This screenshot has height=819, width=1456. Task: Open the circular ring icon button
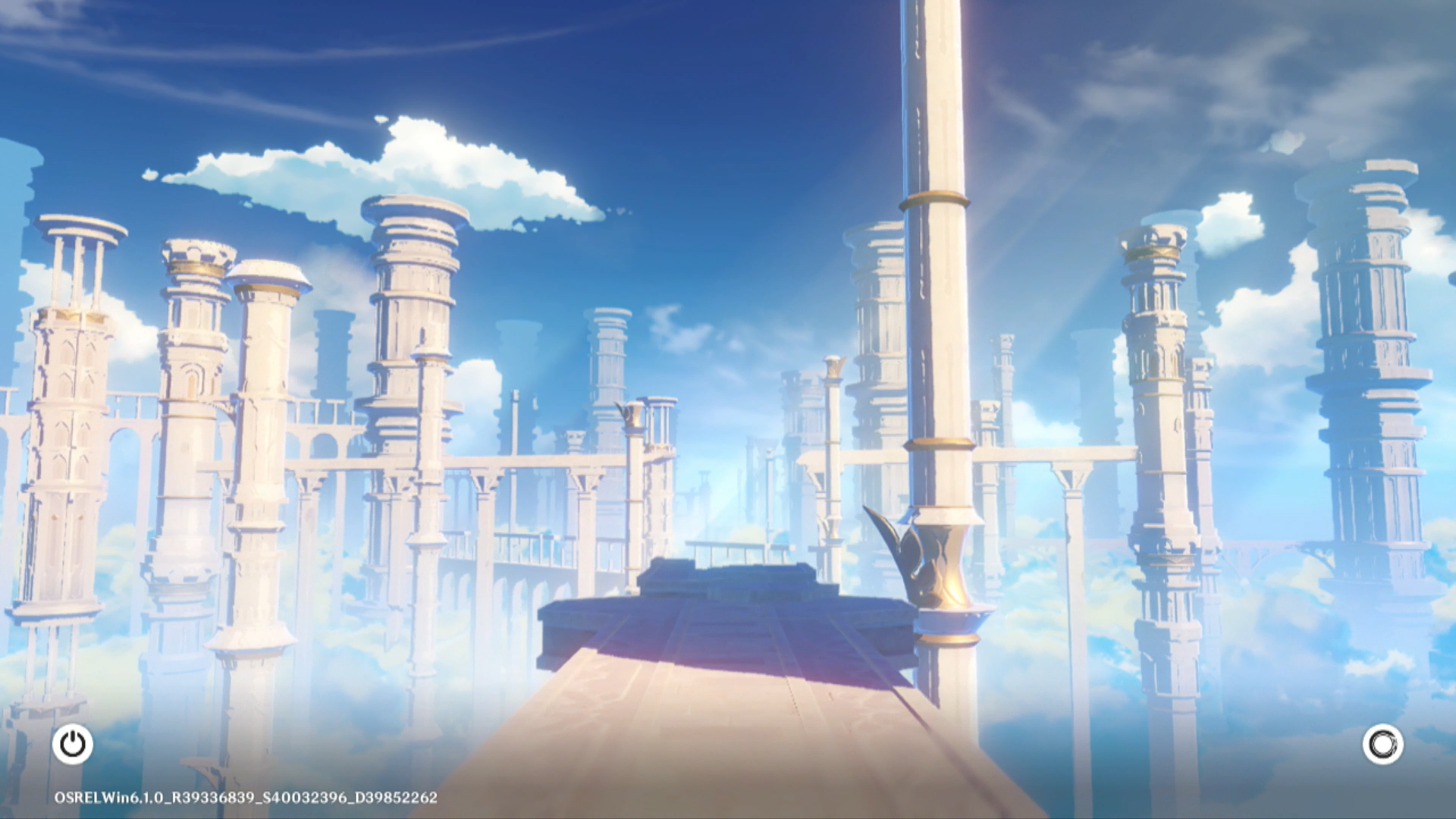(x=1382, y=744)
